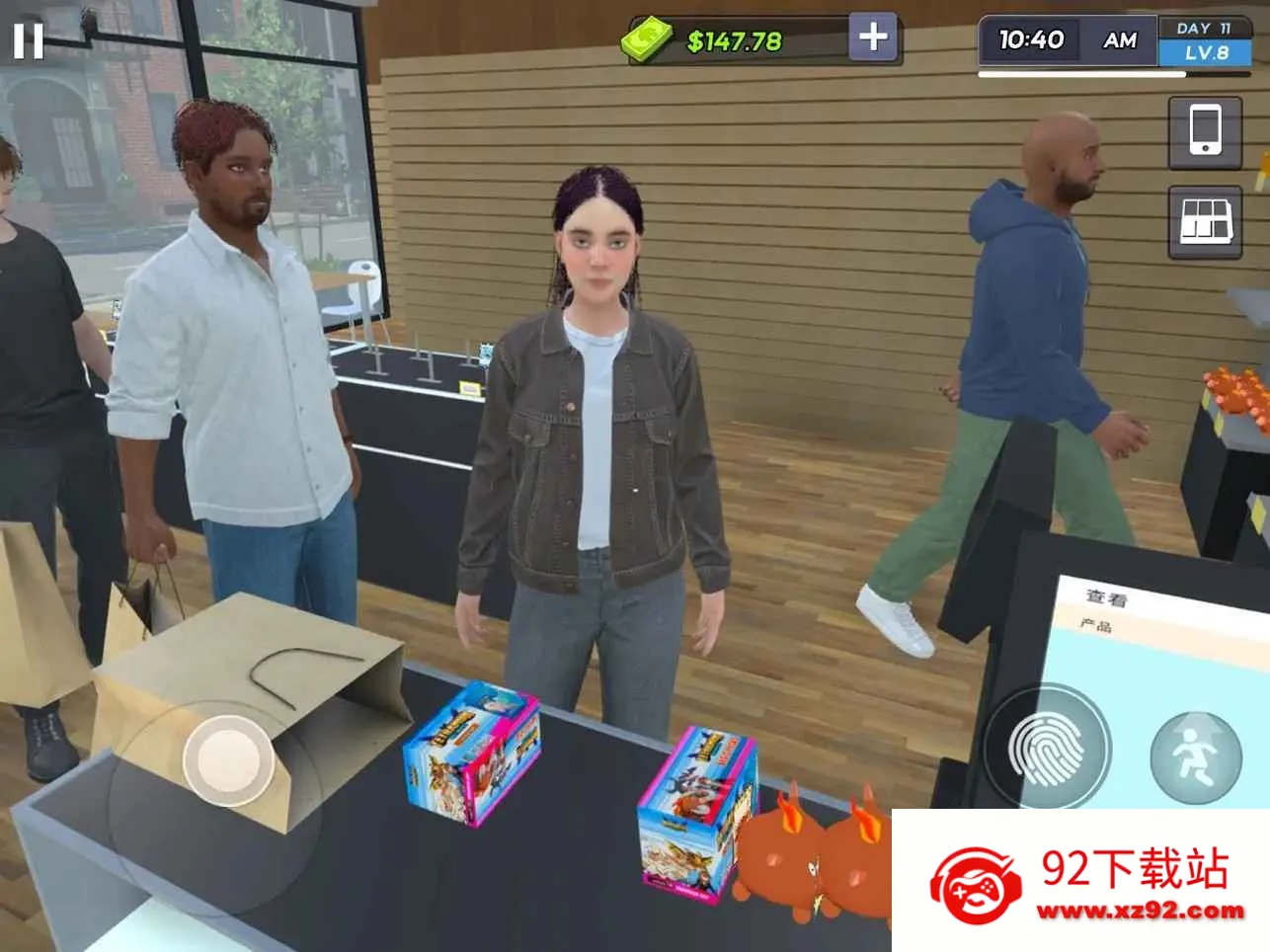Tap the plus button to add money
This screenshot has height=952, width=1270.
click(x=873, y=38)
